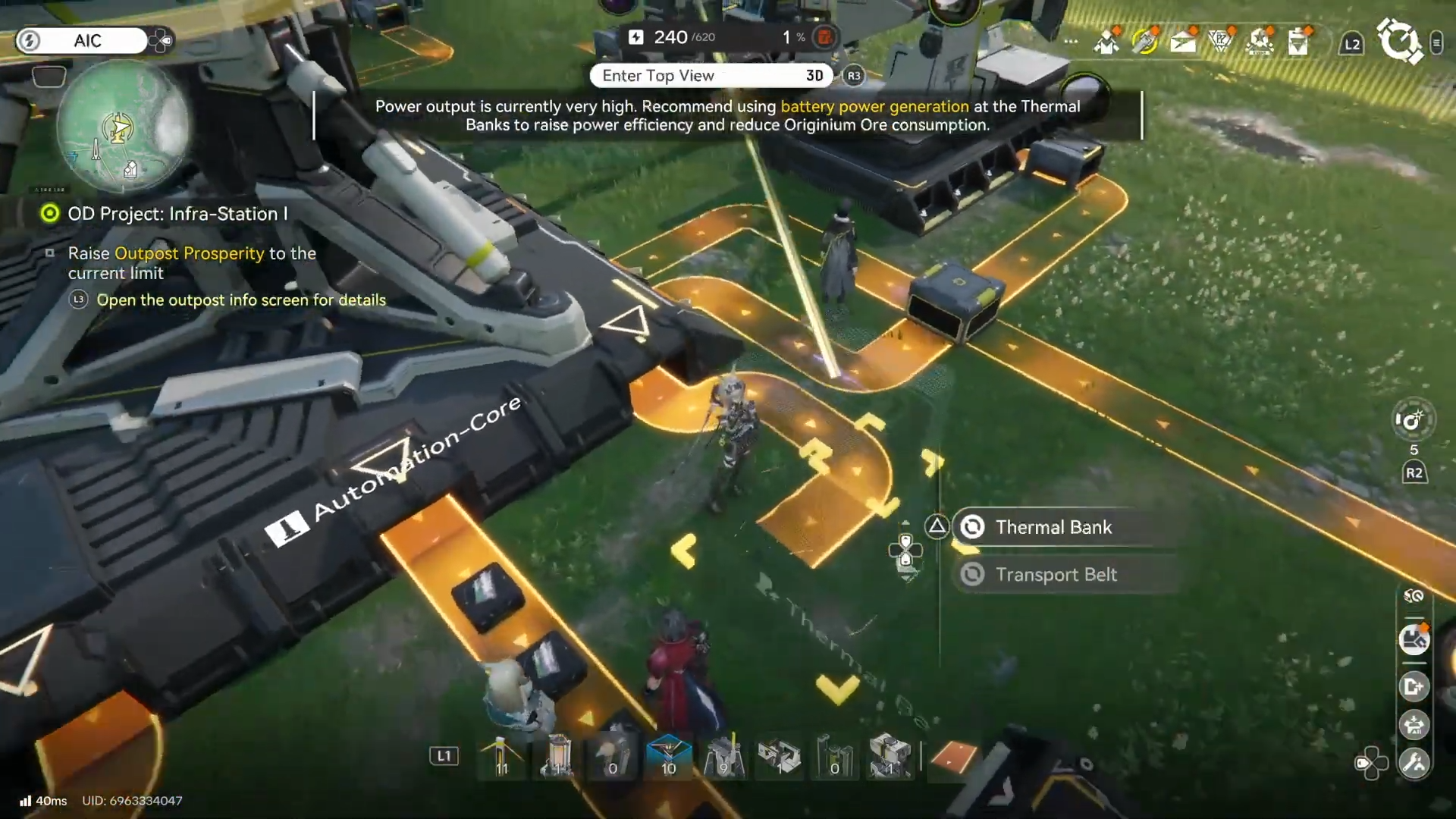Image resolution: width=1456 pixels, height=819 pixels.
Task: Open the mail envelope icon
Action: (1183, 42)
